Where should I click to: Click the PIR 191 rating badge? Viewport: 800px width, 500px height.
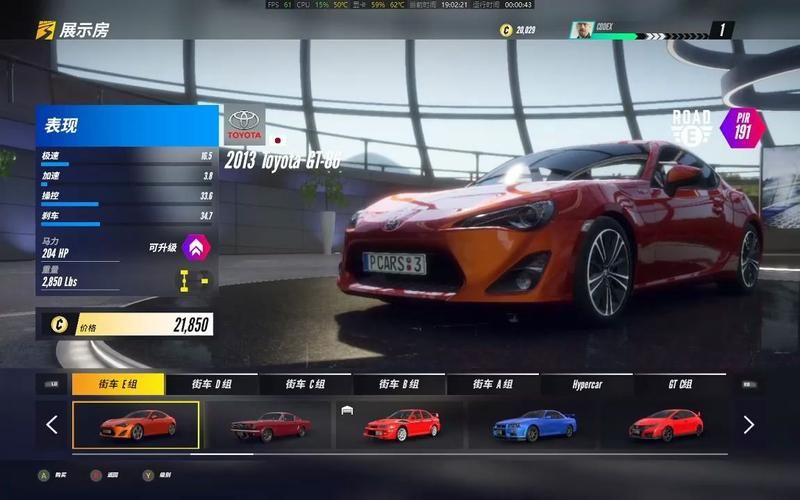pyautogui.click(x=742, y=126)
